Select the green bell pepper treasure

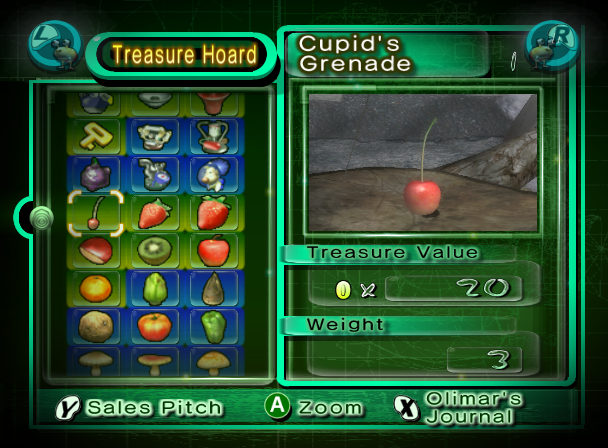tap(213, 326)
